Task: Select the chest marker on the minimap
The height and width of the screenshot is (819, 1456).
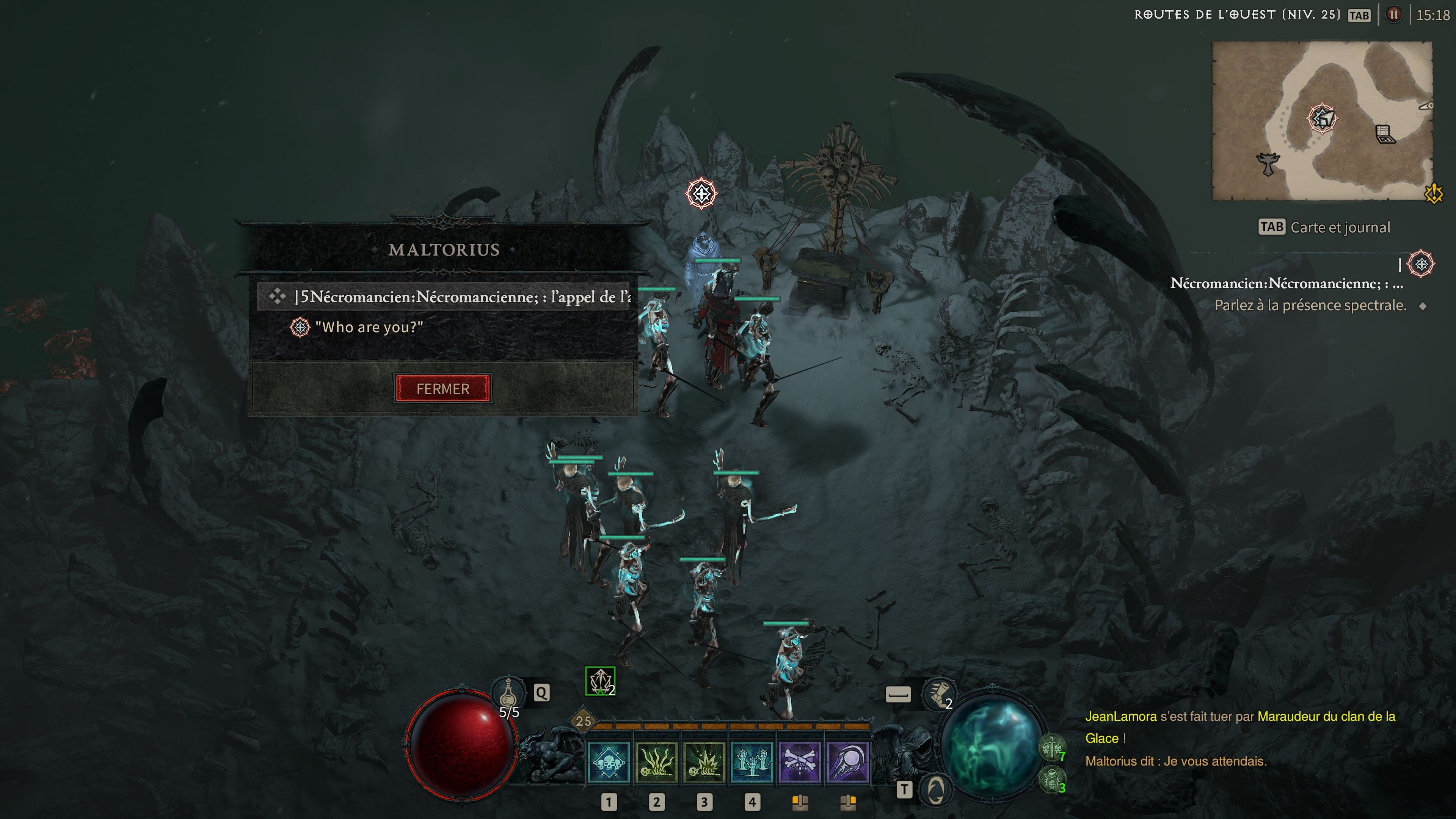Action: pos(1385,135)
